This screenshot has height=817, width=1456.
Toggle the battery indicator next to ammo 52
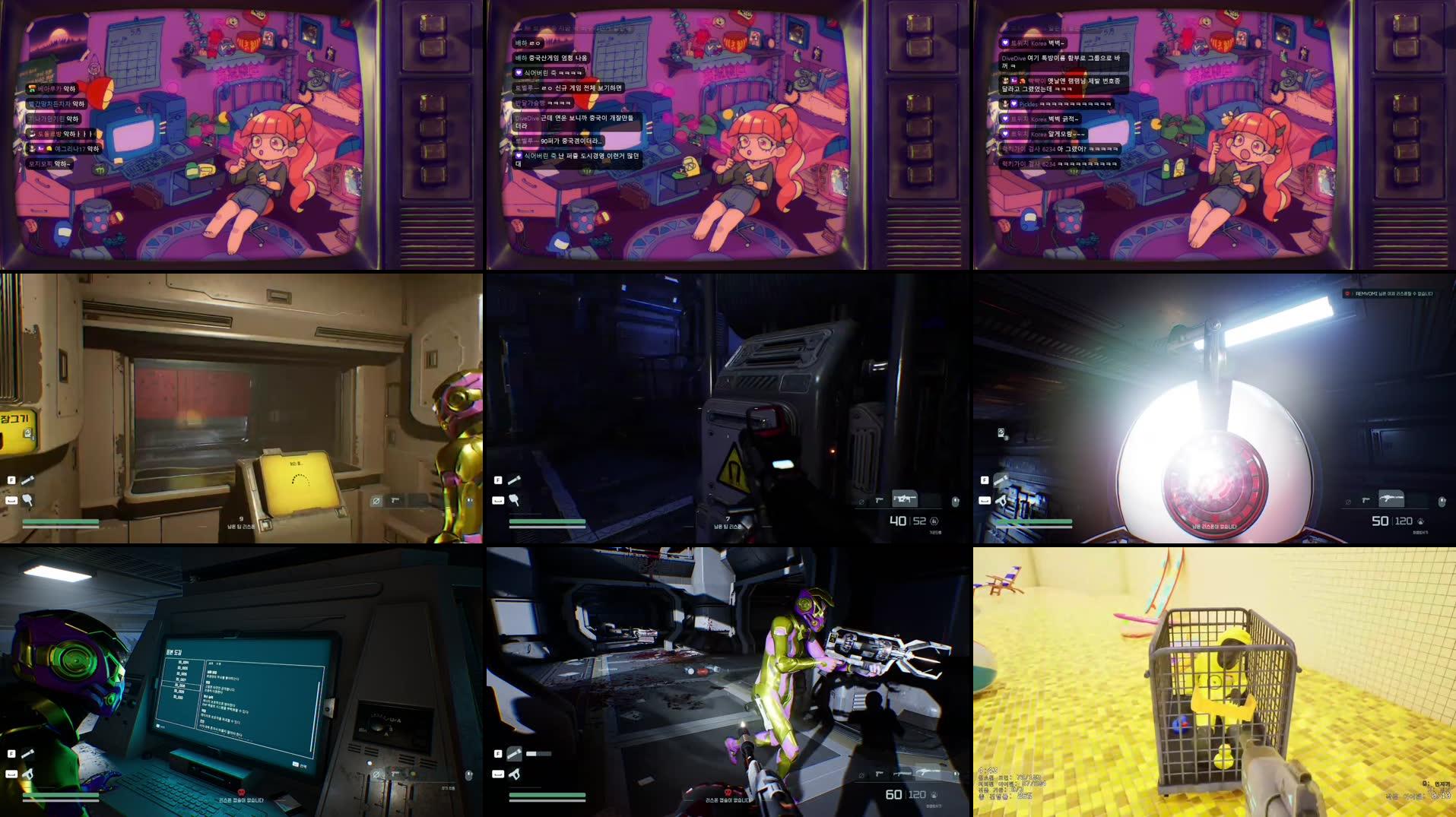tap(935, 523)
